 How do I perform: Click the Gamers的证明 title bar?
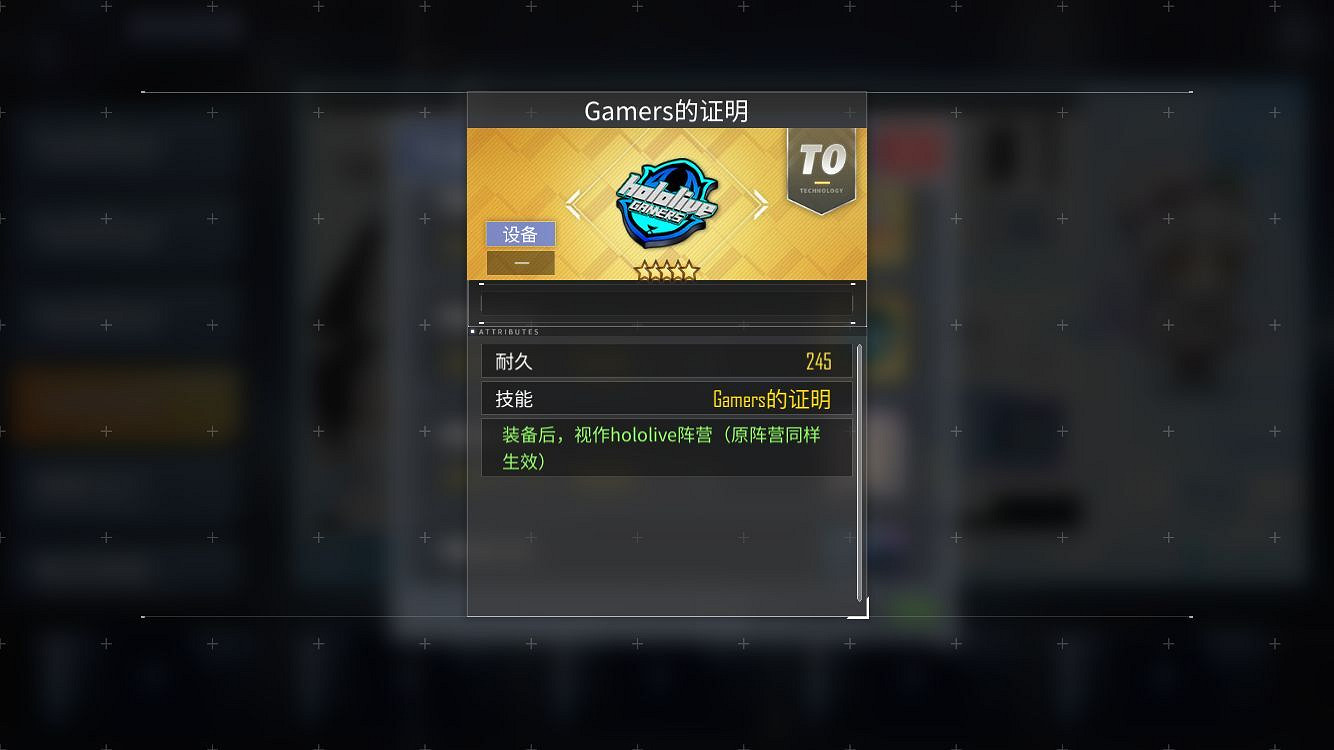pyautogui.click(x=666, y=111)
